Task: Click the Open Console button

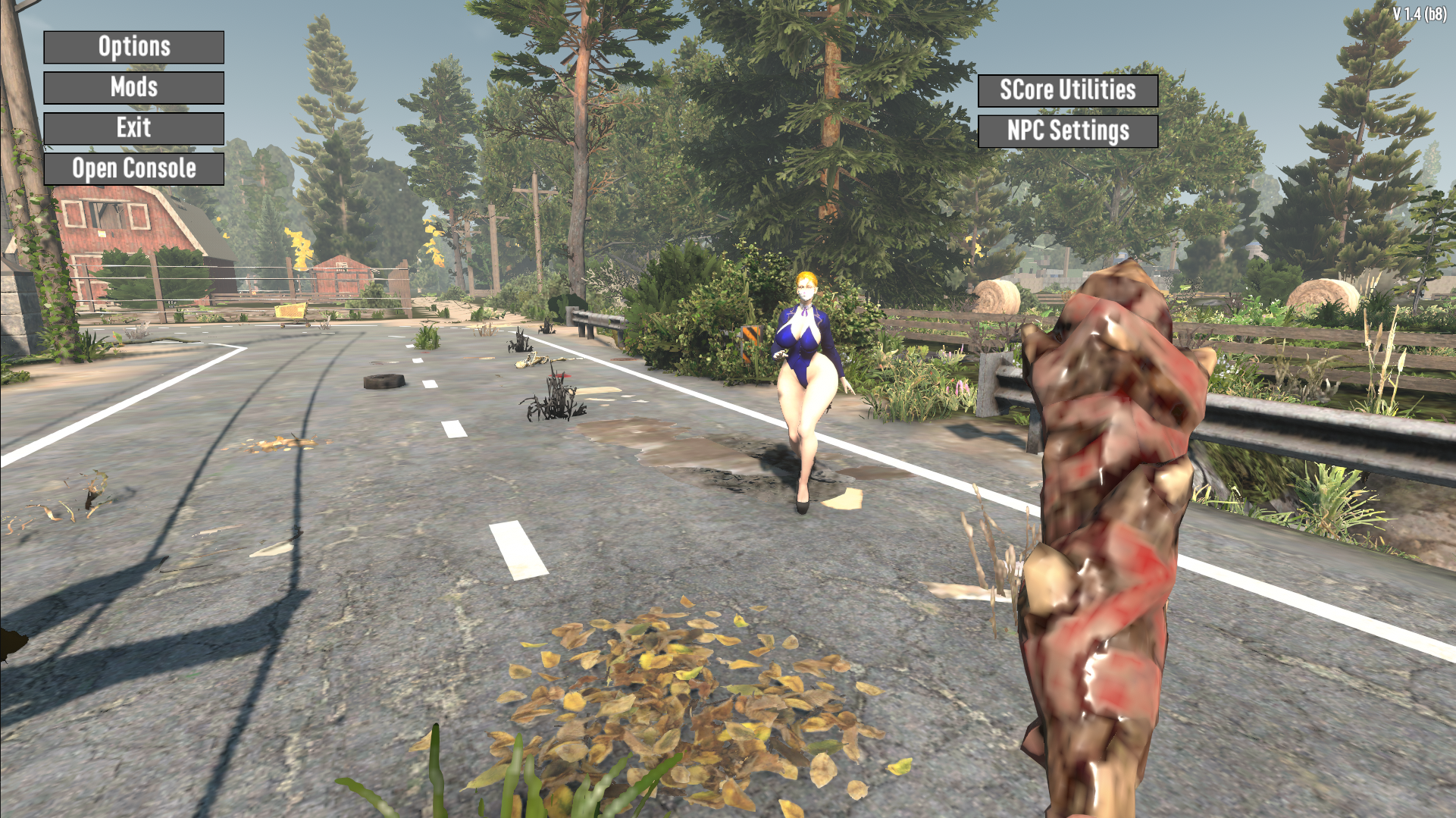Action: [133, 169]
